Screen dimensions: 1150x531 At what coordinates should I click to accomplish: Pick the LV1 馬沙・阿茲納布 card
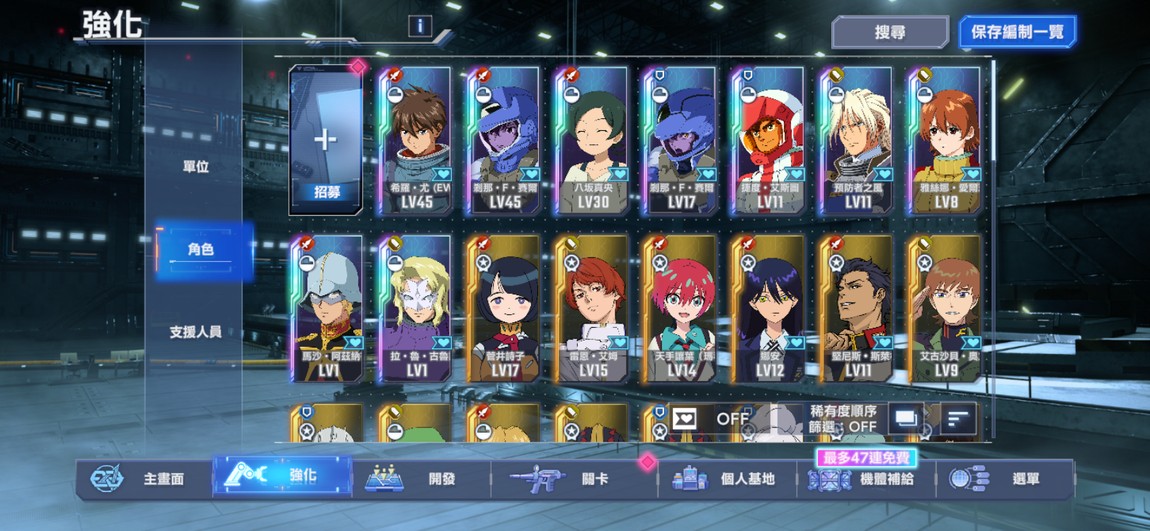327,308
